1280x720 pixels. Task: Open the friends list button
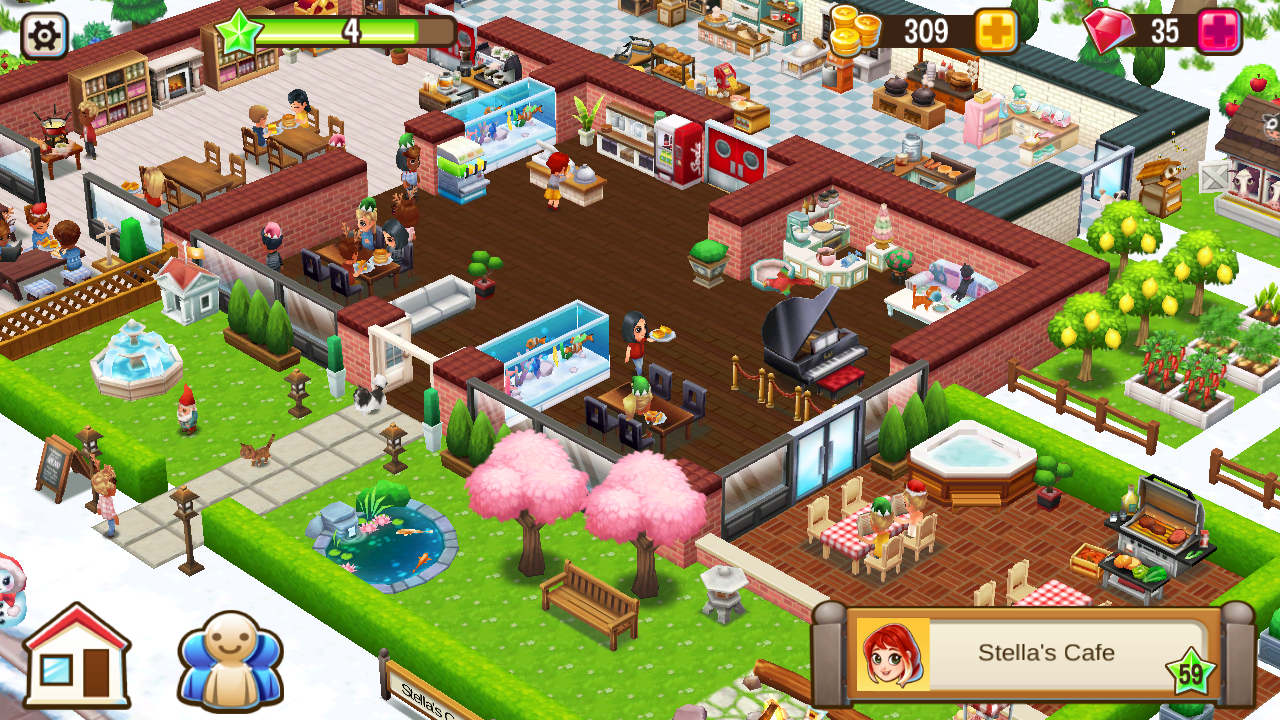point(231,659)
